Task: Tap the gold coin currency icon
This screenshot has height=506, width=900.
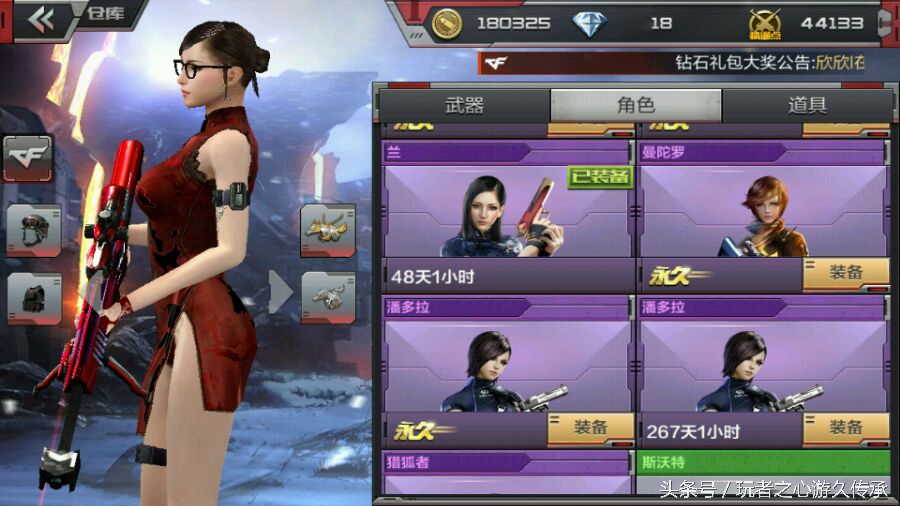Action: [446, 22]
